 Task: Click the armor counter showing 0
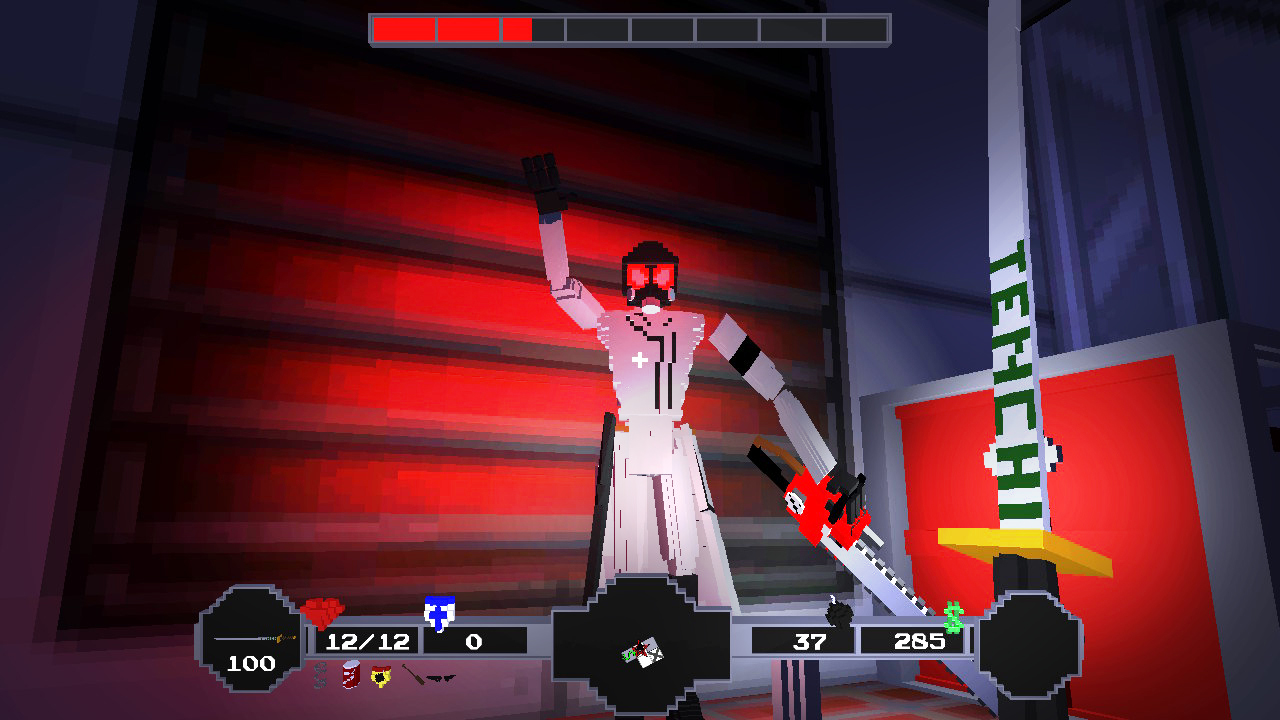472,641
